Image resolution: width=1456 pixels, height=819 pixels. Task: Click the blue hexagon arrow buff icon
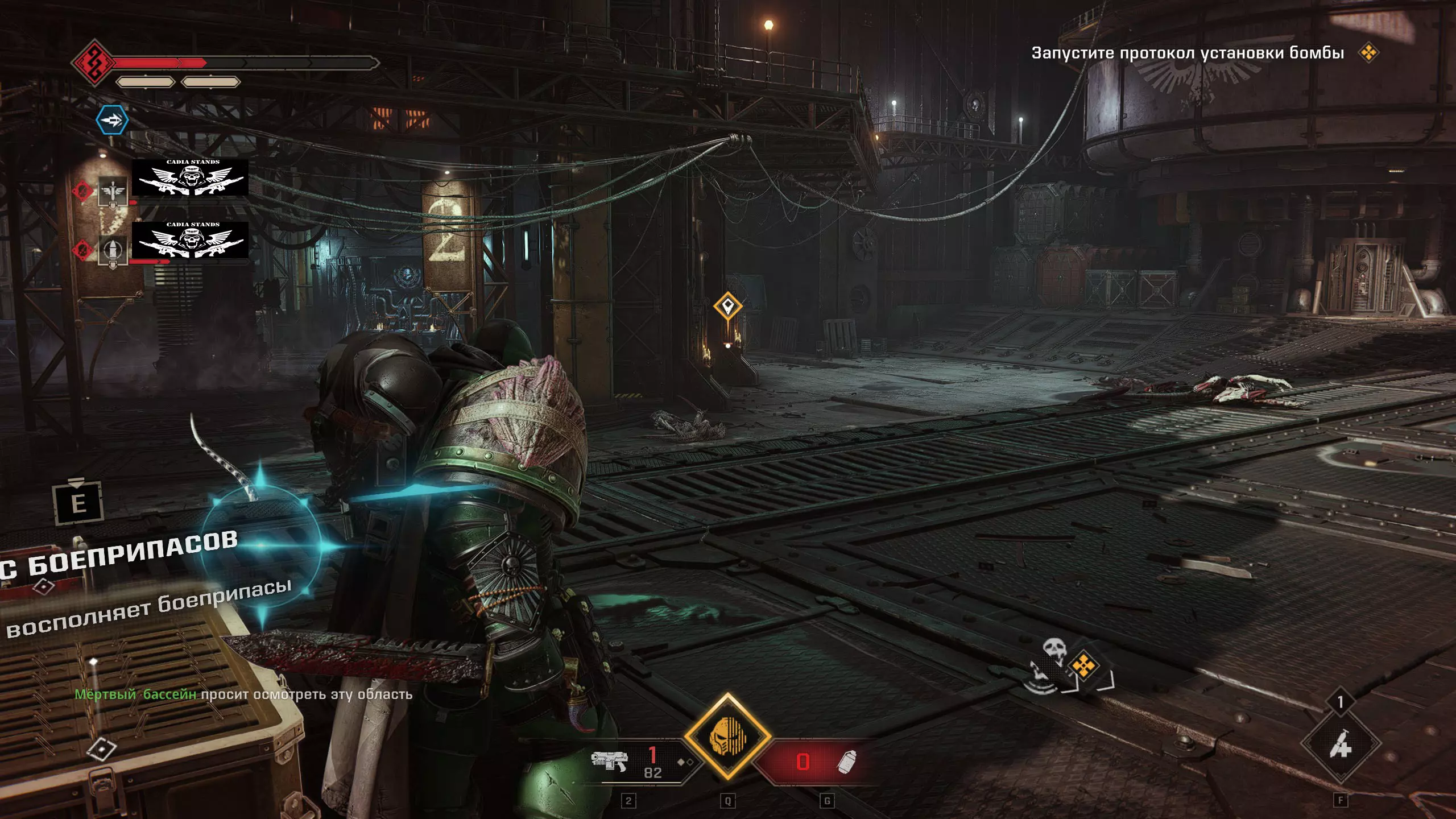[111, 120]
